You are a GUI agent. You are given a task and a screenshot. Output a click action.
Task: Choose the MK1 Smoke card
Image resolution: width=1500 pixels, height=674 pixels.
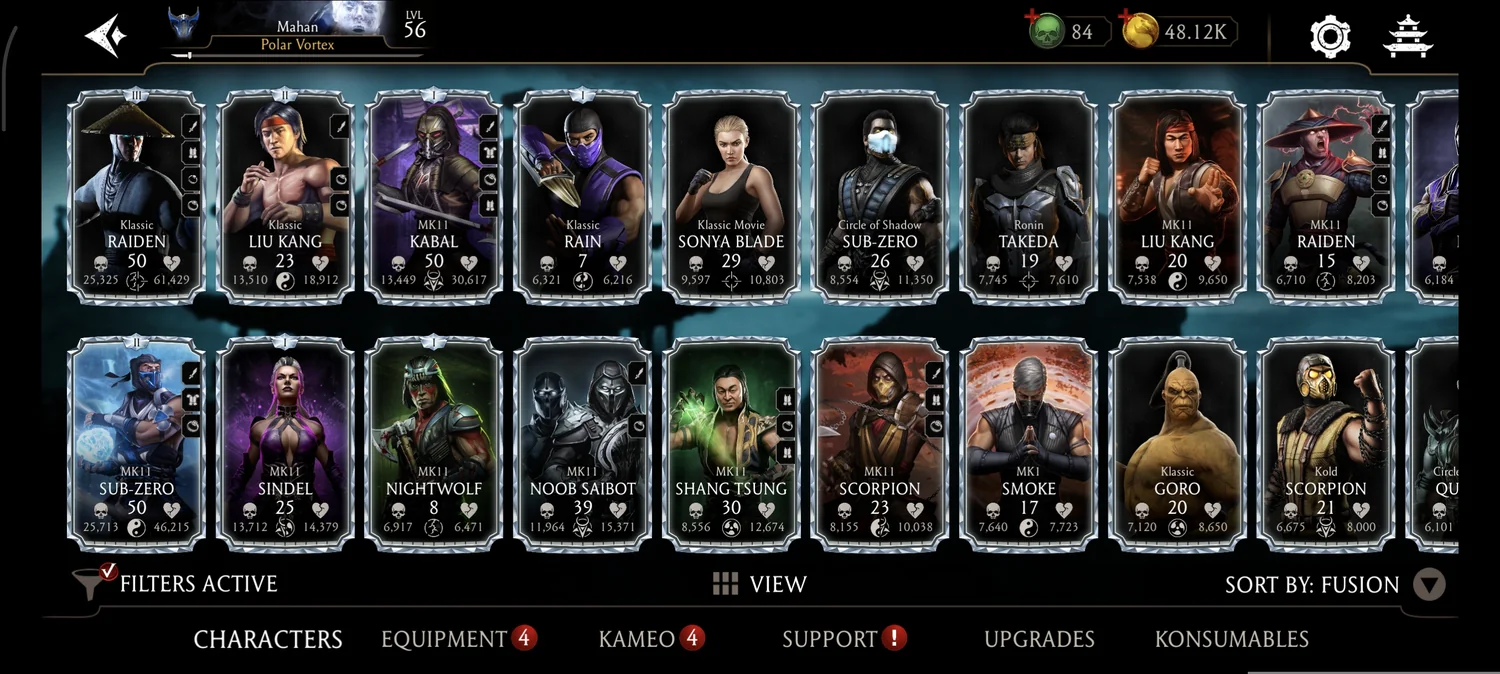tap(1028, 443)
